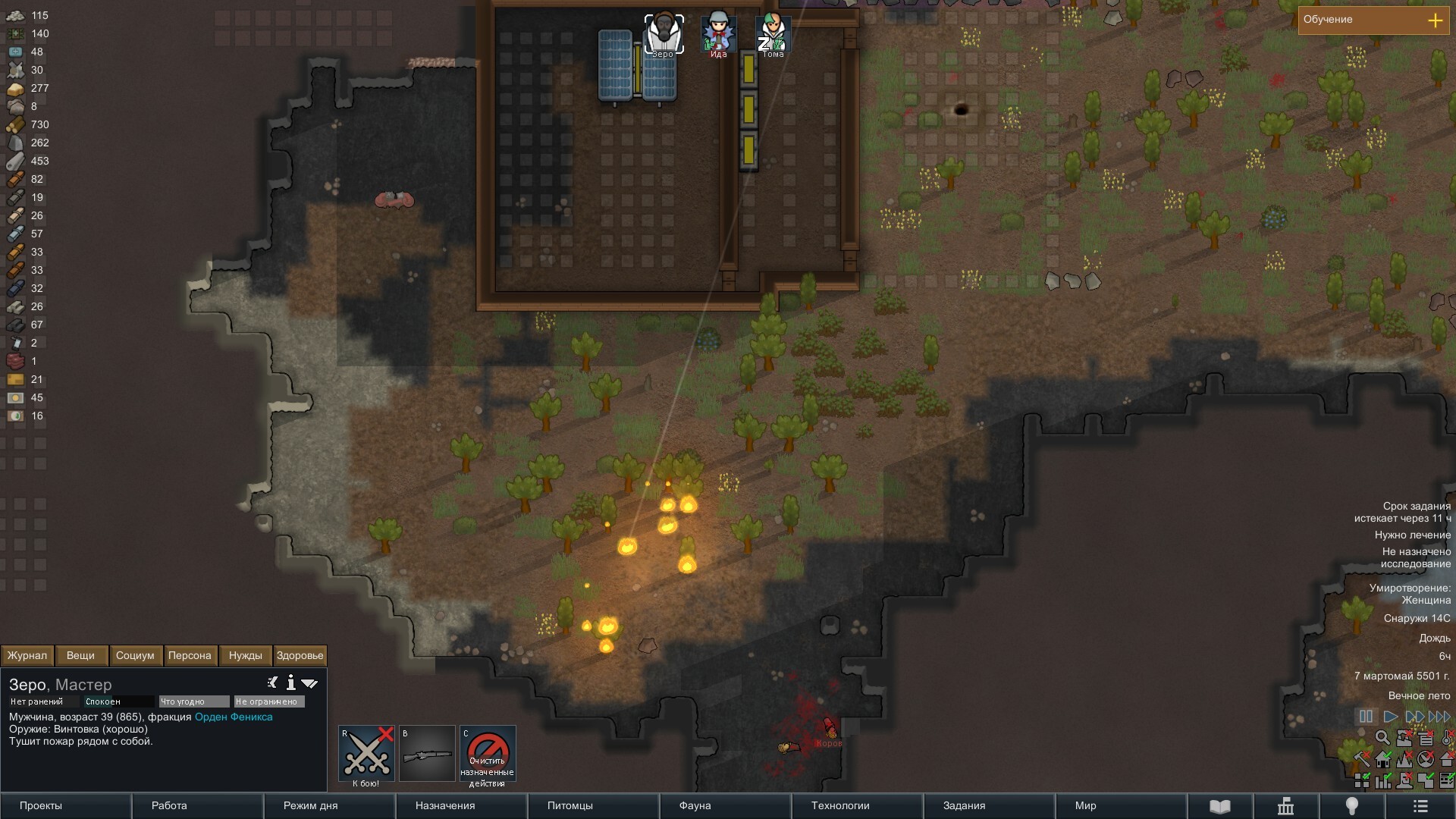Open the Орден Феникса faction link
Screen dimensions: 1456x819
[234, 717]
